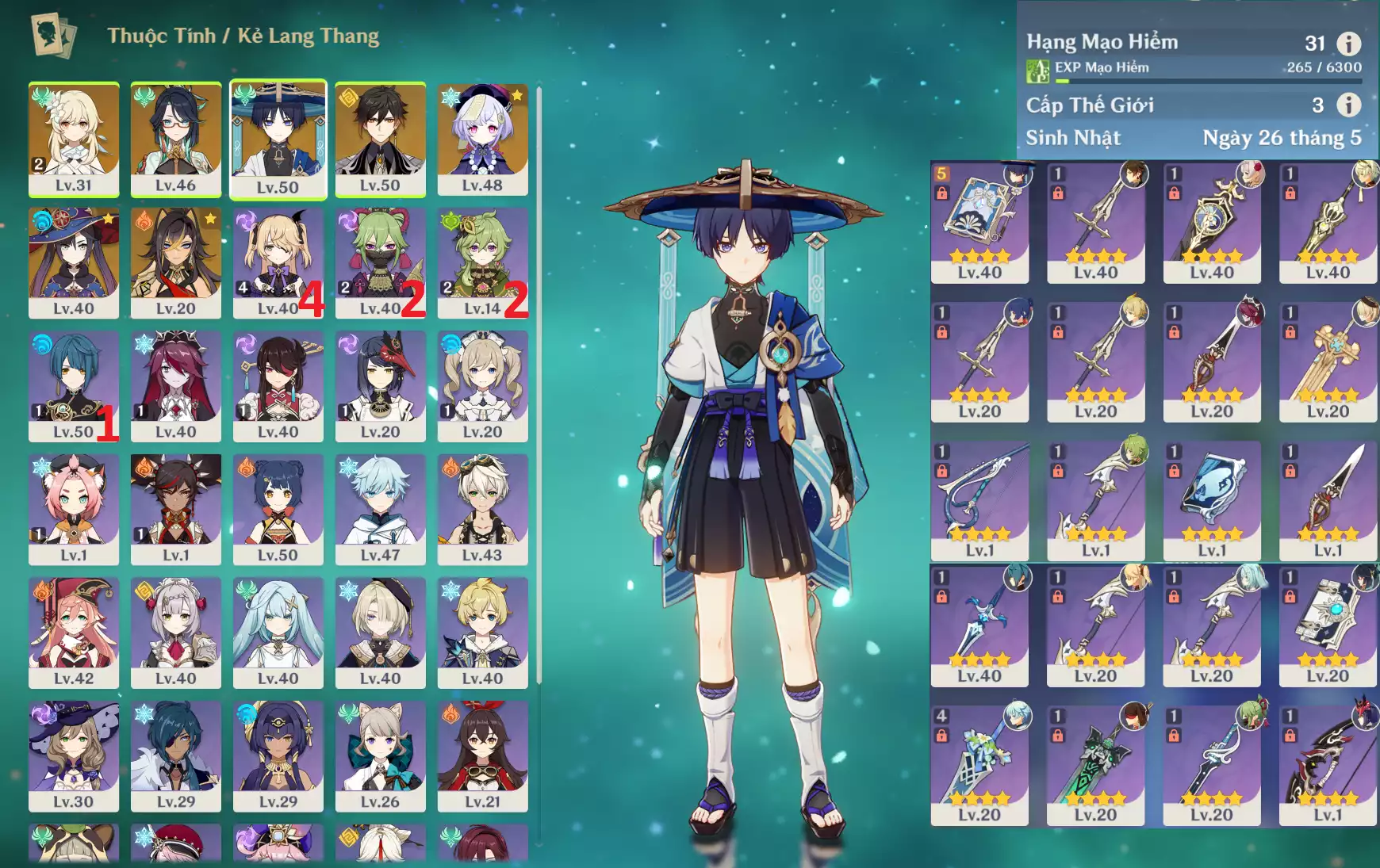
Task: Choose Bennett's level 43 portrait
Action: coord(482,508)
